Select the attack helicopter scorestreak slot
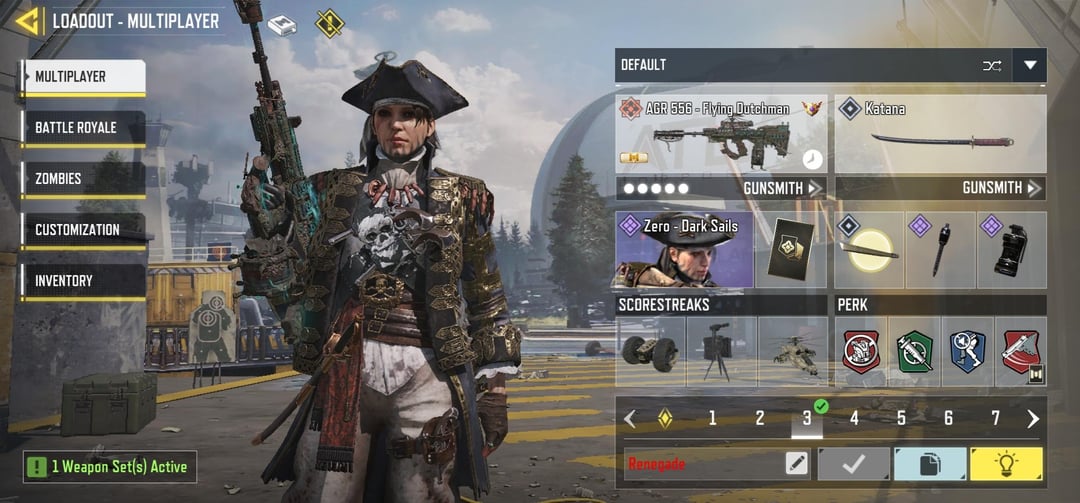Viewport: 1080px width, 503px height. (793, 352)
